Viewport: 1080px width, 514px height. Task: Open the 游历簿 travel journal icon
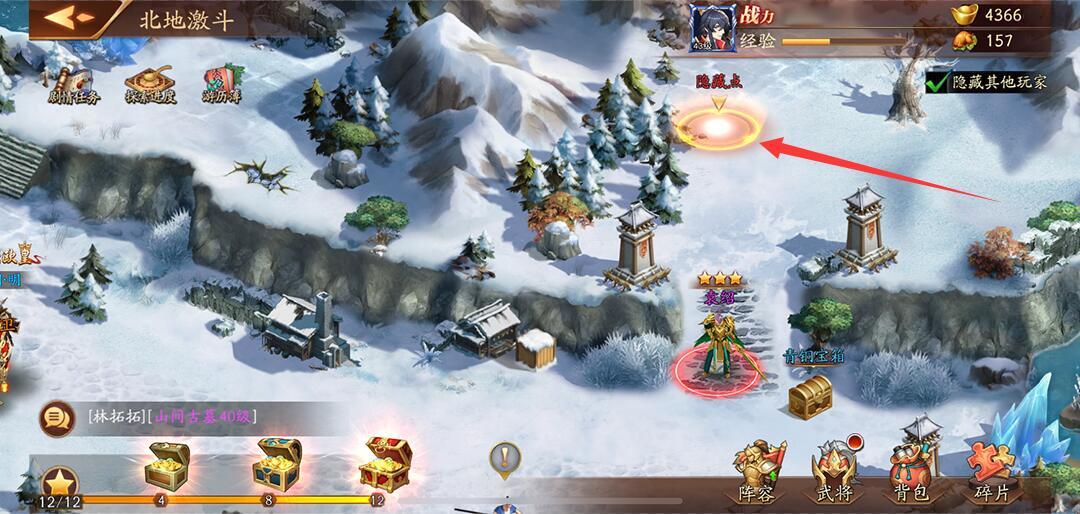tap(221, 80)
